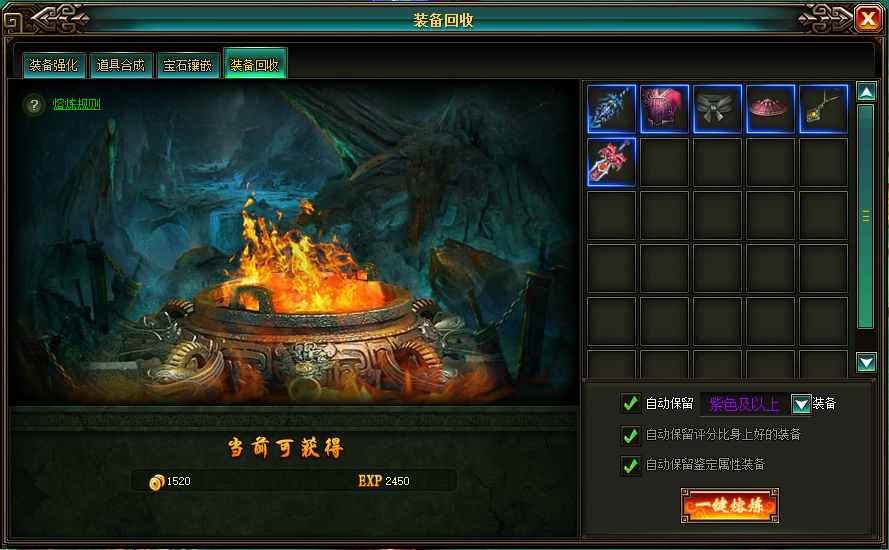Open the 紫色及以上 quality dropdown

tap(800, 404)
